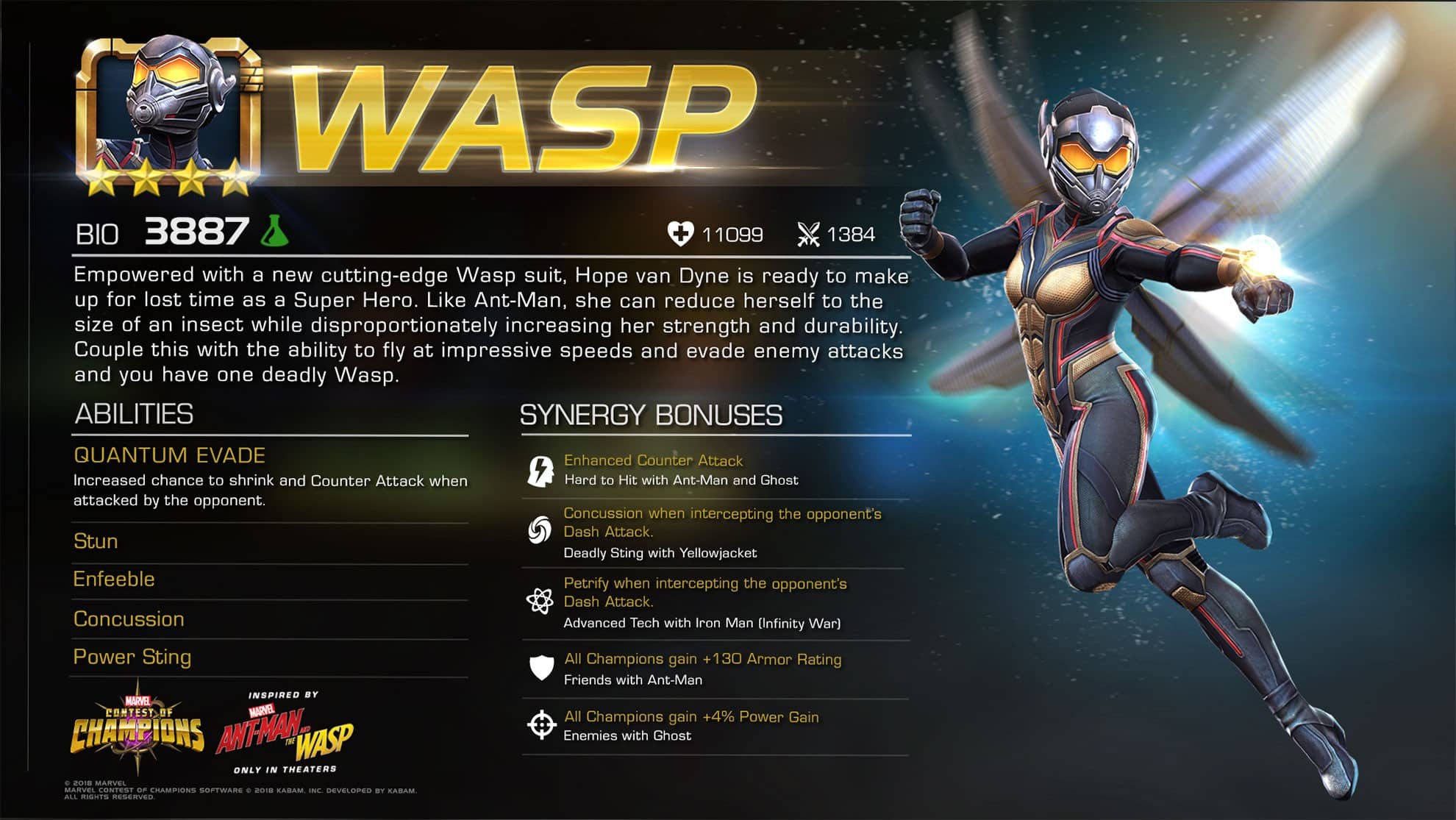Expand the Enfeeble ability row
Image resolution: width=1456 pixels, height=820 pixels.
pos(114,580)
